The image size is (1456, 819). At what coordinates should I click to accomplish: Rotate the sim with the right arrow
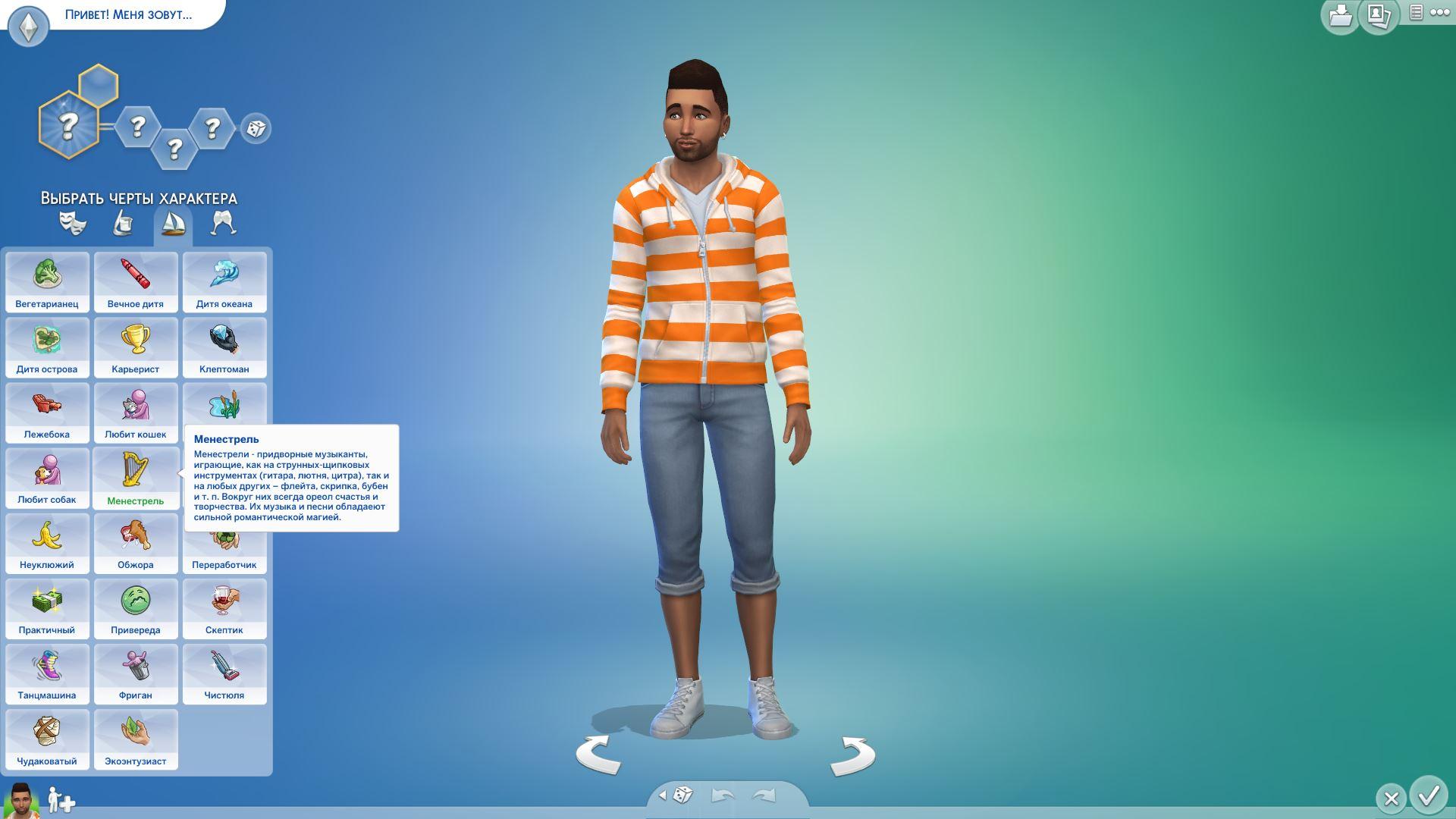pyautogui.click(x=852, y=755)
